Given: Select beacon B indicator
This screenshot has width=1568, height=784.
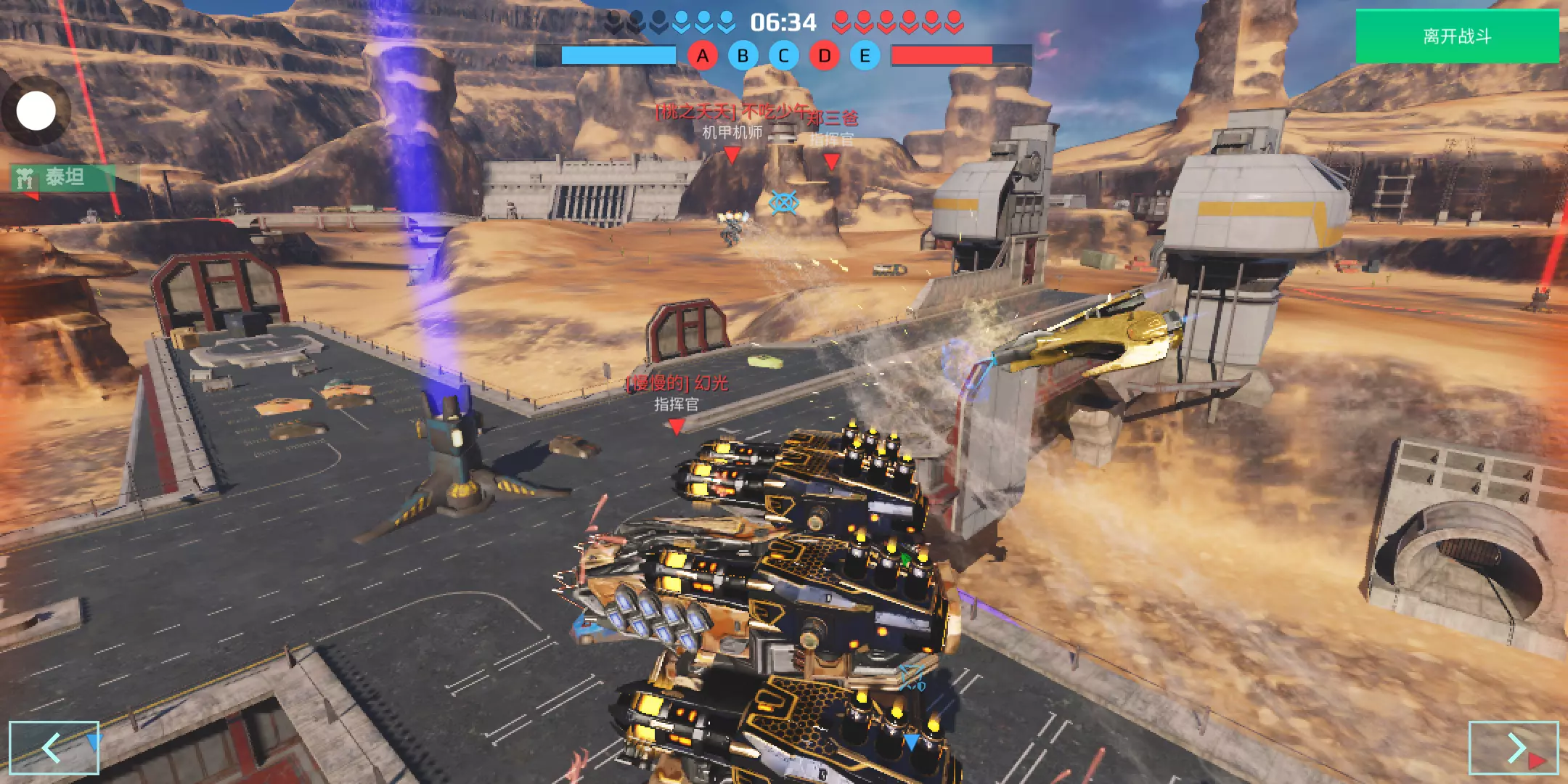Looking at the screenshot, I should click(743, 56).
